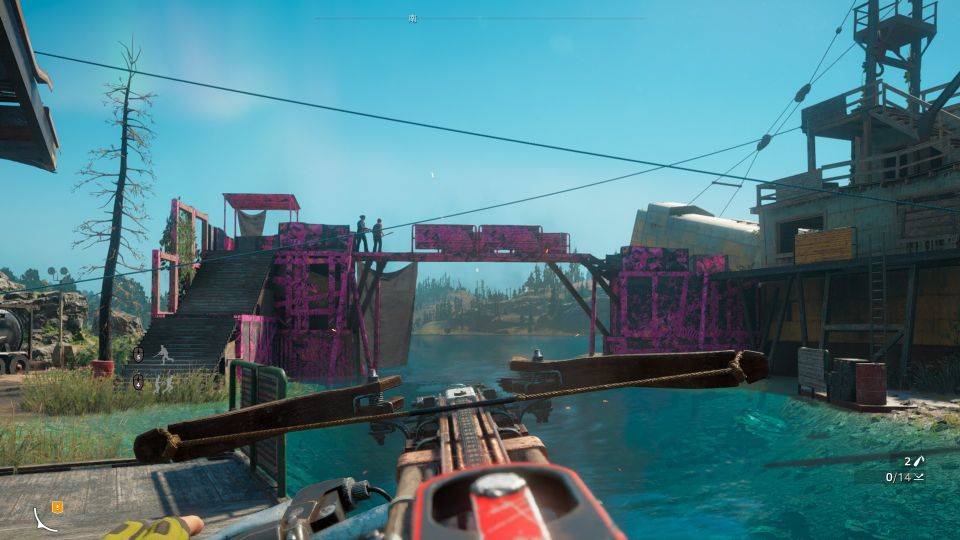
Task: Click the compass strip's south marker
Action: coord(413,18)
